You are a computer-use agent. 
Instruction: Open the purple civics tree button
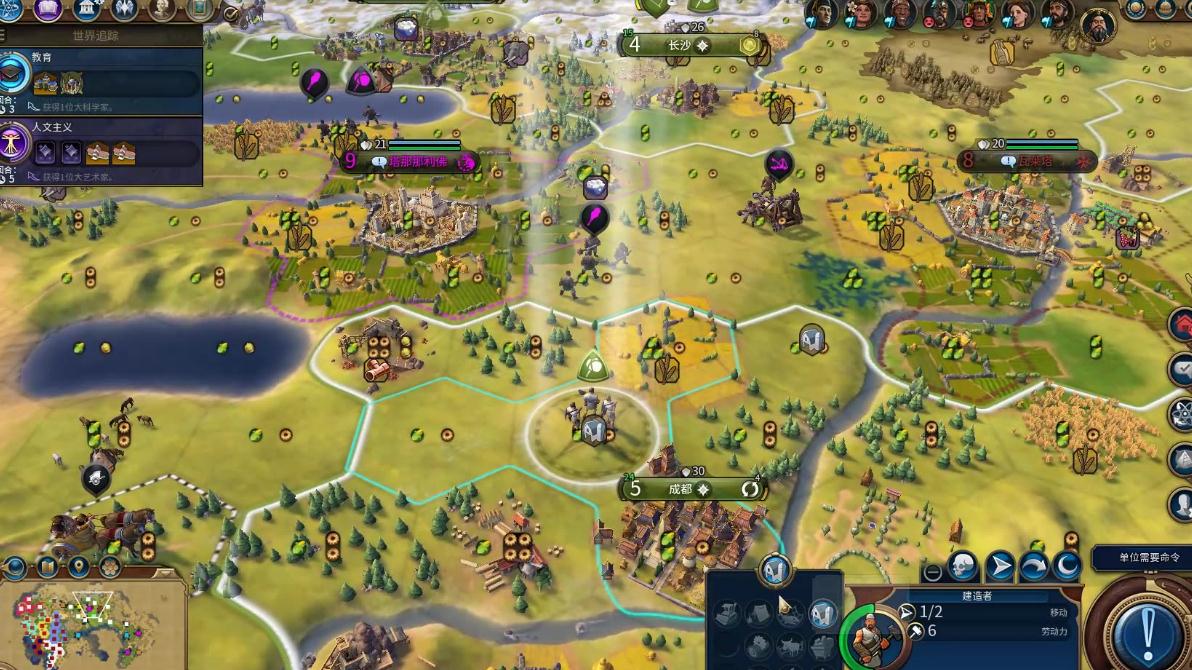coord(48,10)
